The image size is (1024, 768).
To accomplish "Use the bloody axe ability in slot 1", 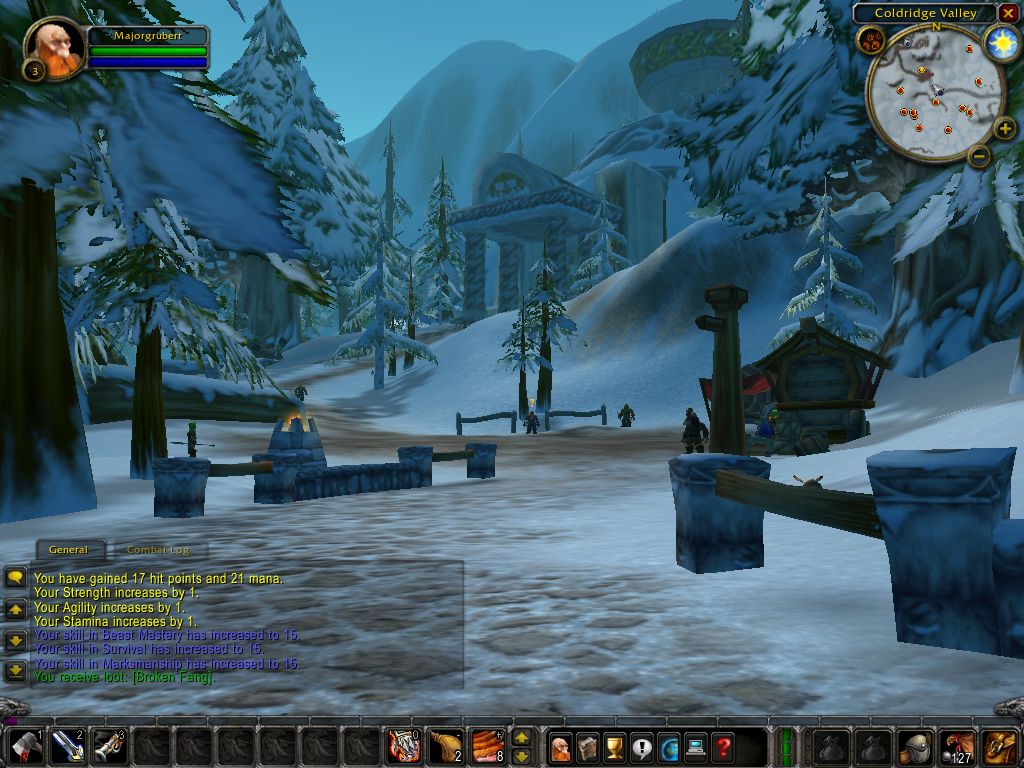I will [24, 746].
